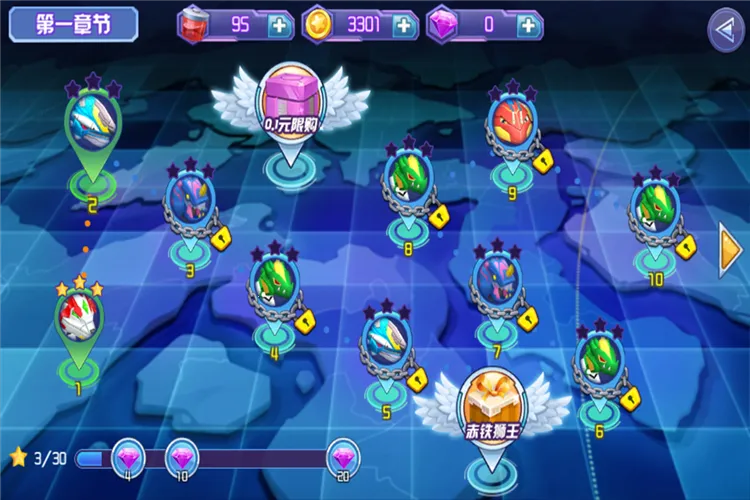
Task: Select locked level 7 stage
Action: [x=496, y=279]
